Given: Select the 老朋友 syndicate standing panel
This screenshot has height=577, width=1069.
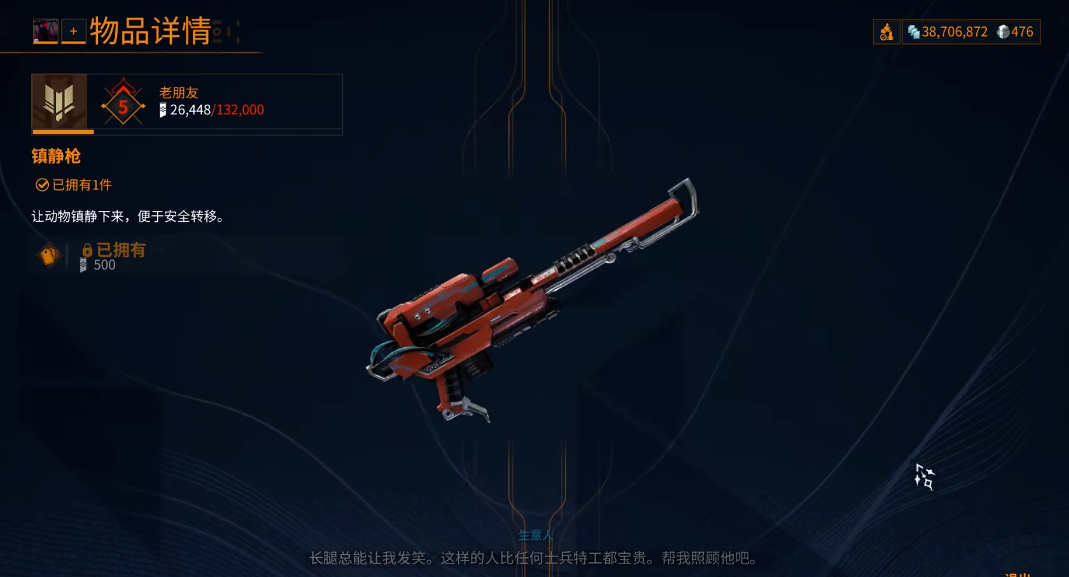Looking at the screenshot, I should (187, 103).
